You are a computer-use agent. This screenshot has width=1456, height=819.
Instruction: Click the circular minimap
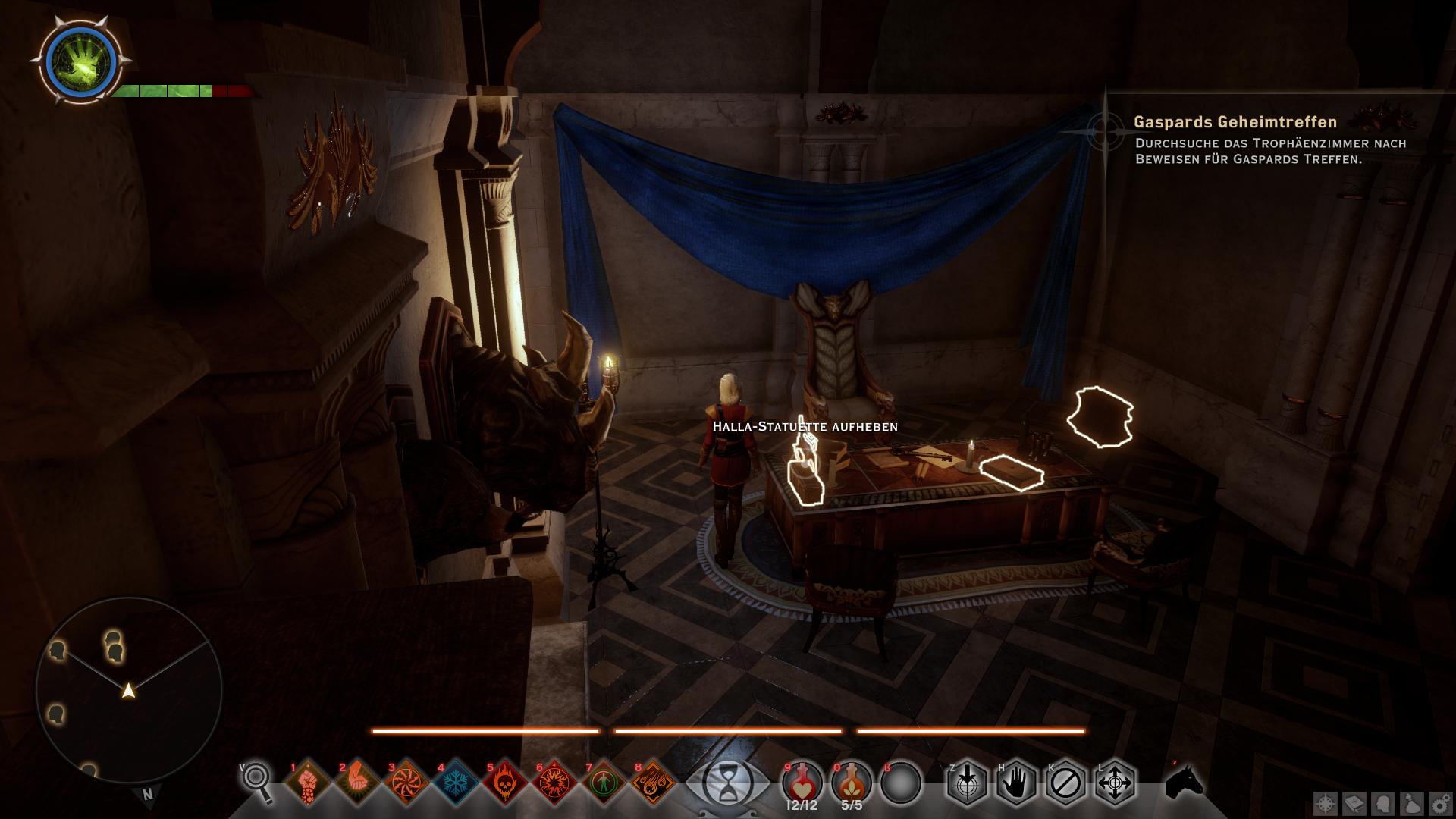129,690
